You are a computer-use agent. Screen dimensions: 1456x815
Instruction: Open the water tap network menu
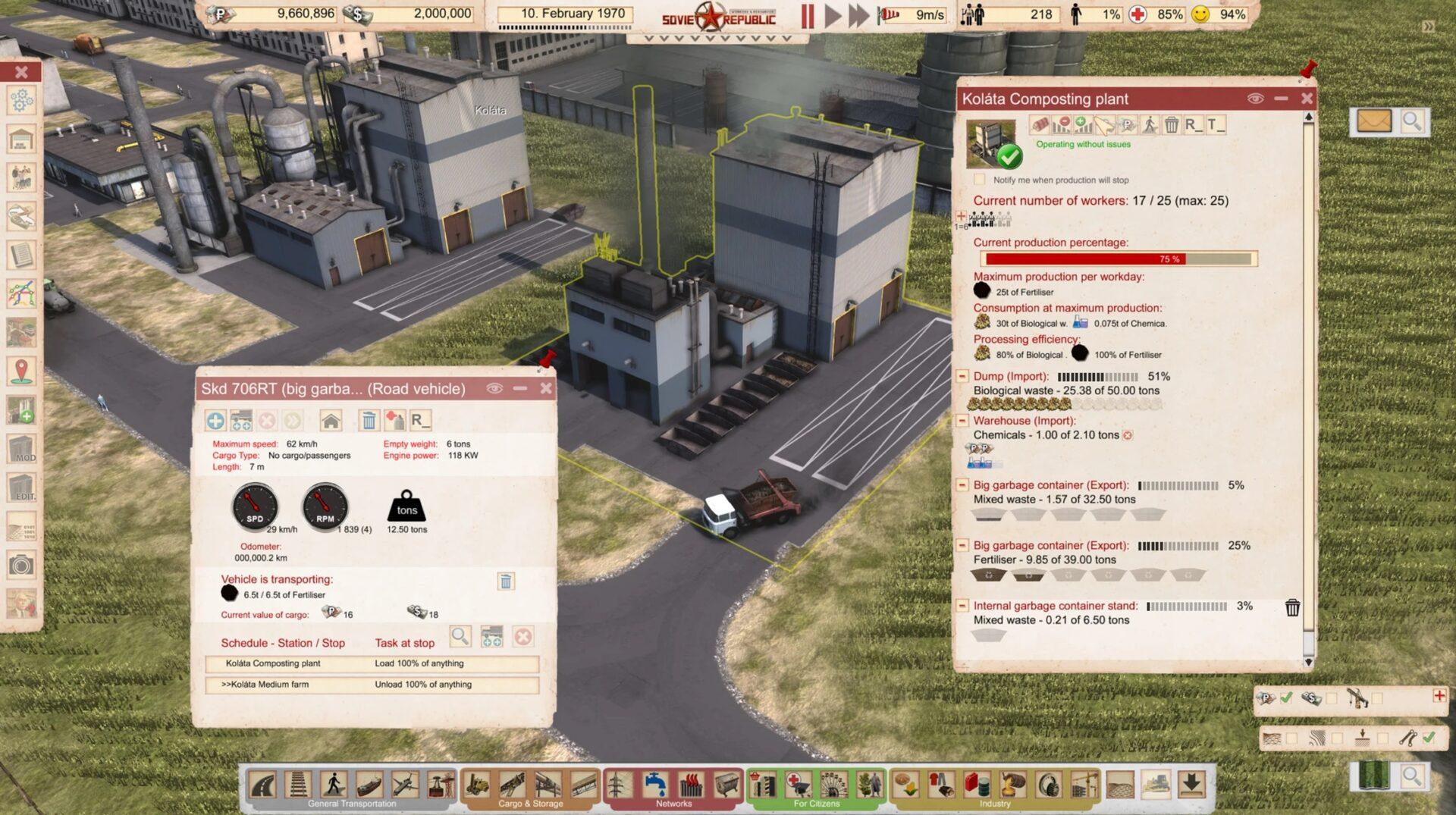654,784
